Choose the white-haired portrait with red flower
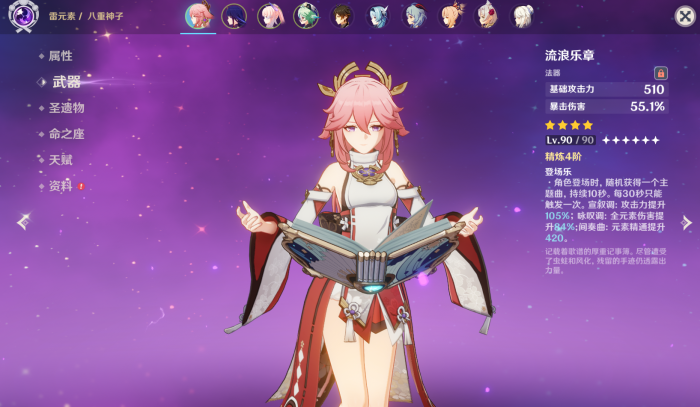Image resolution: width=700 pixels, height=407 pixels. tap(486, 16)
